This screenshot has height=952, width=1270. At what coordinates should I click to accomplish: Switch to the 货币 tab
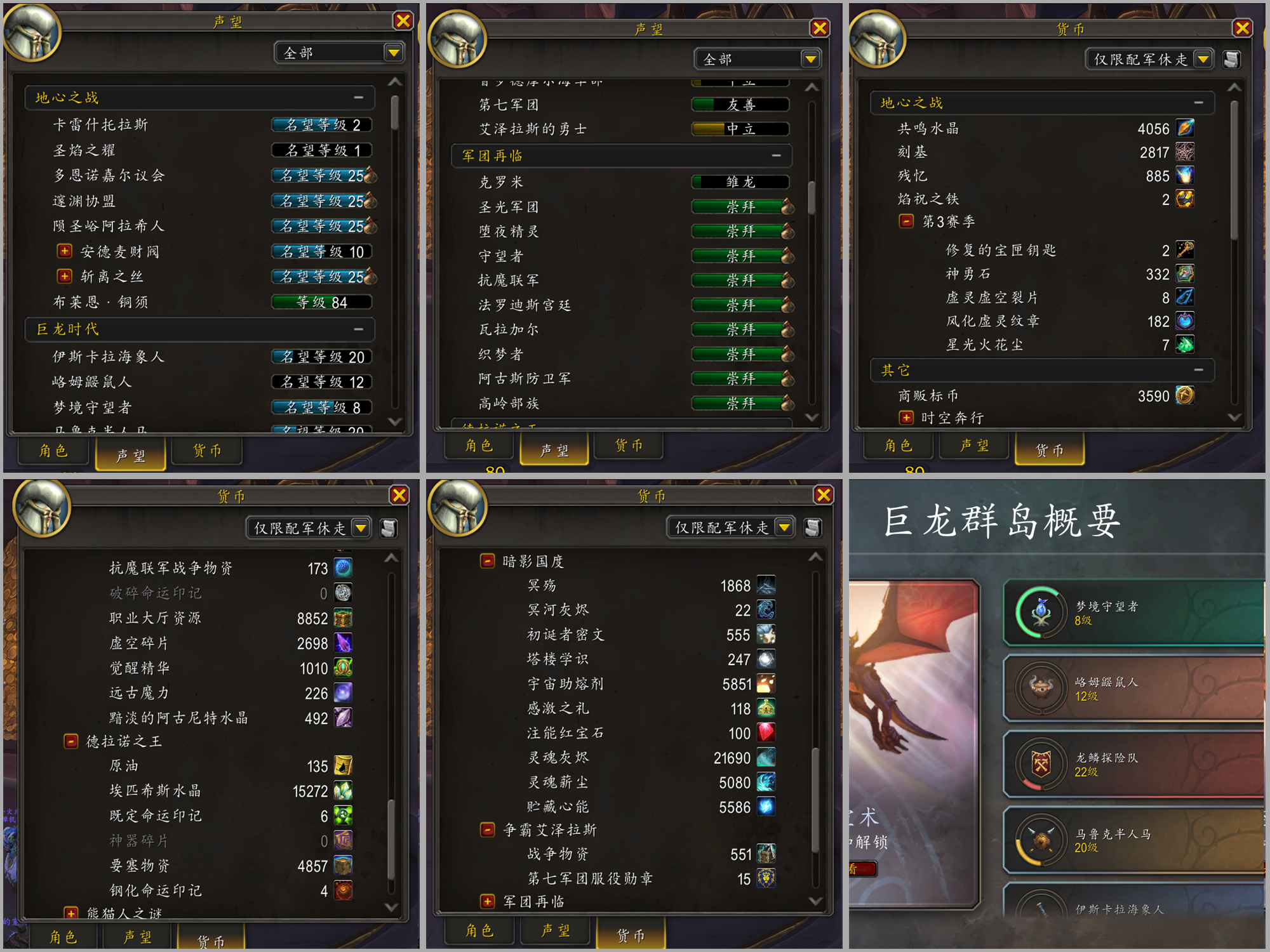(207, 451)
